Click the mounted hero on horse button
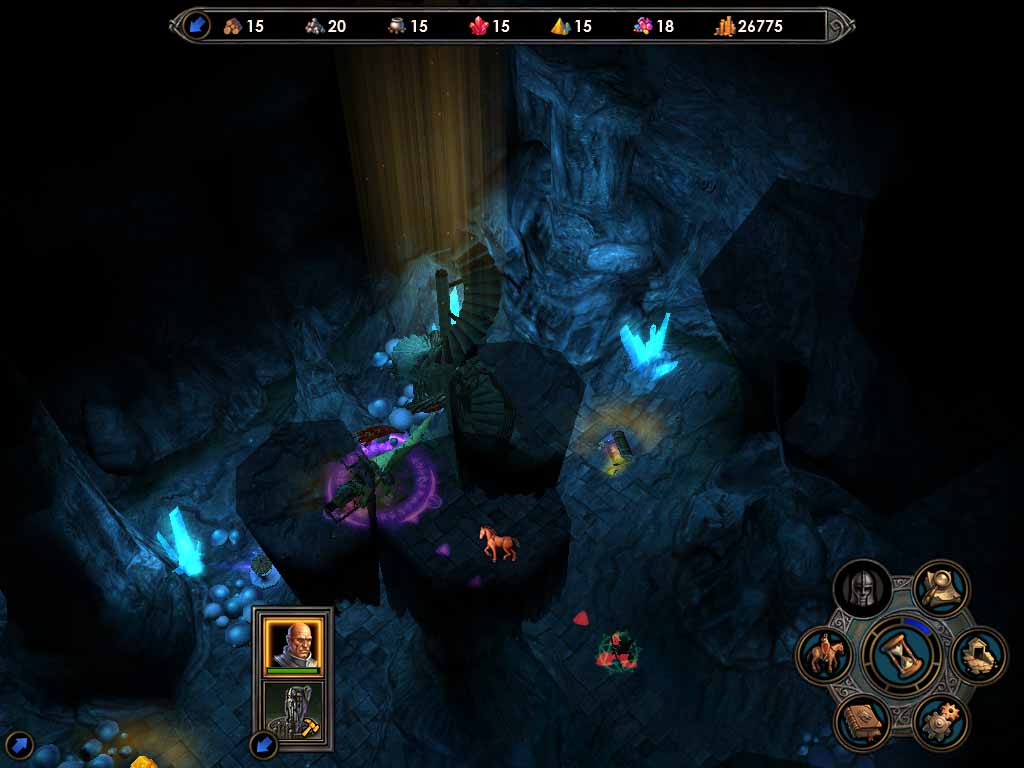The width and height of the screenshot is (1024, 768). (825, 656)
